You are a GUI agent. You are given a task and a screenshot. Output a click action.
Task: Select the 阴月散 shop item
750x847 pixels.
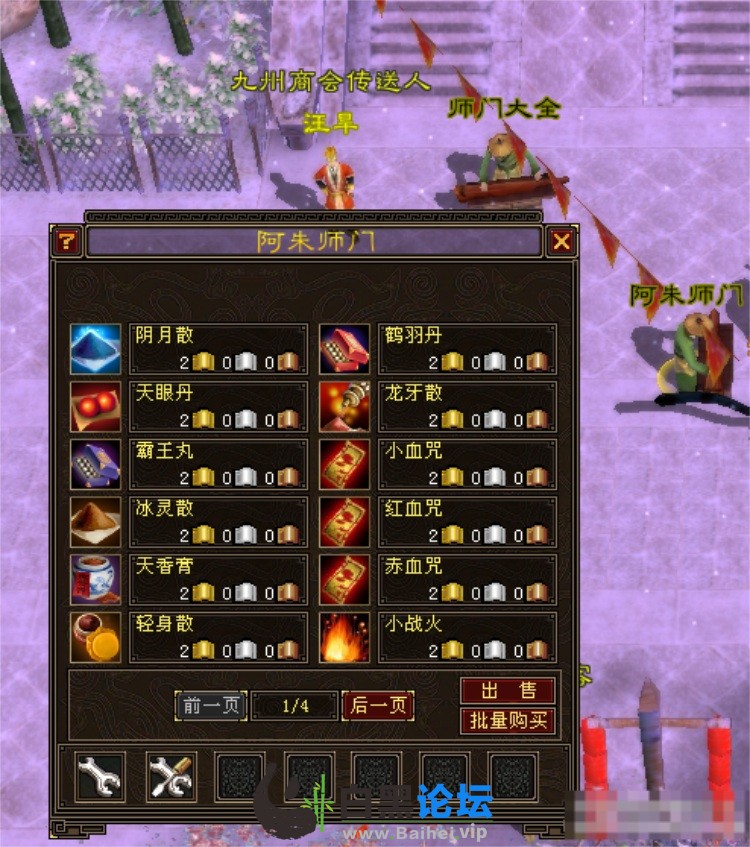tap(96, 349)
